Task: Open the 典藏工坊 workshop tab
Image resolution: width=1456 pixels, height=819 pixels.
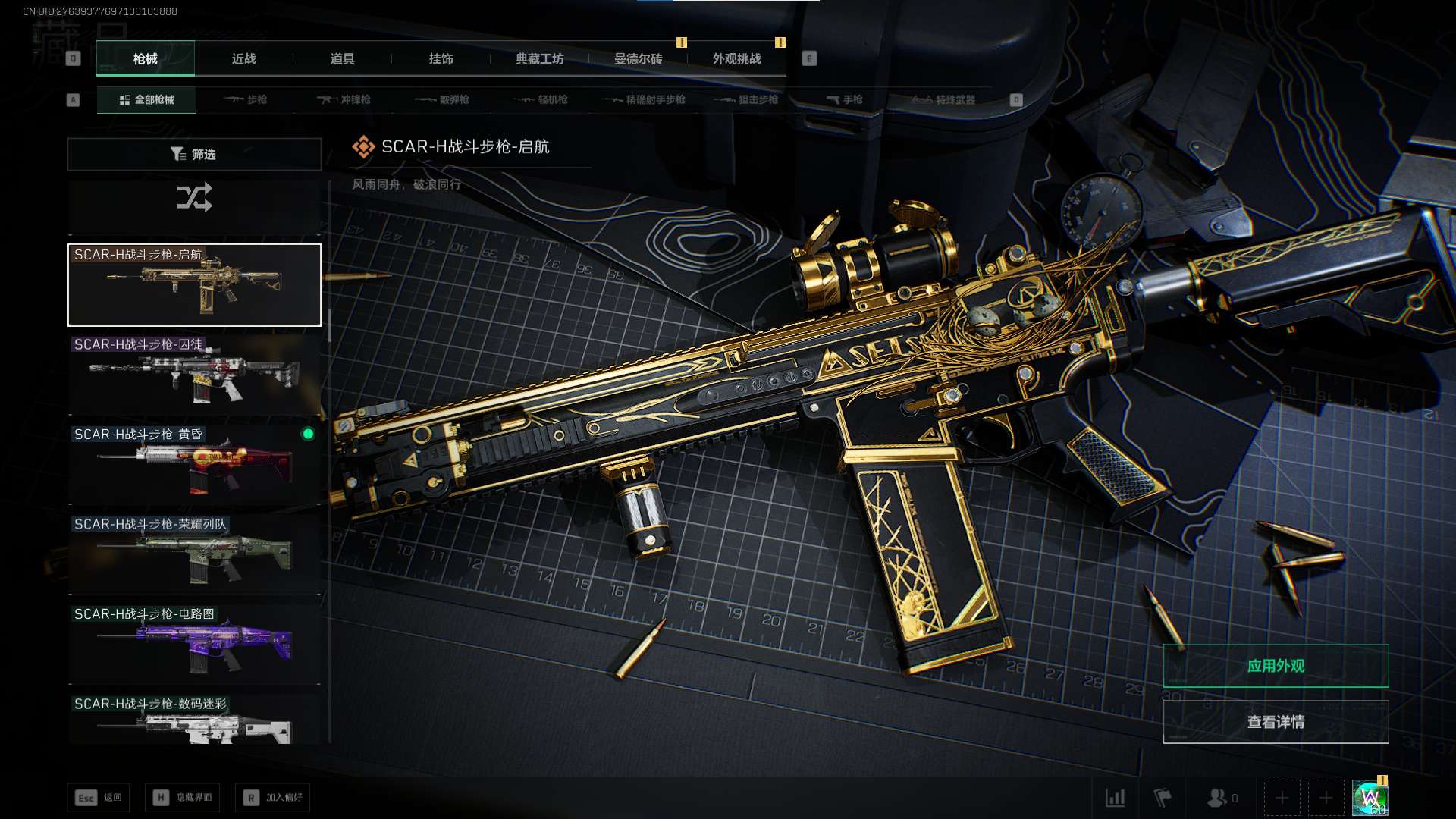Action: click(540, 58)
